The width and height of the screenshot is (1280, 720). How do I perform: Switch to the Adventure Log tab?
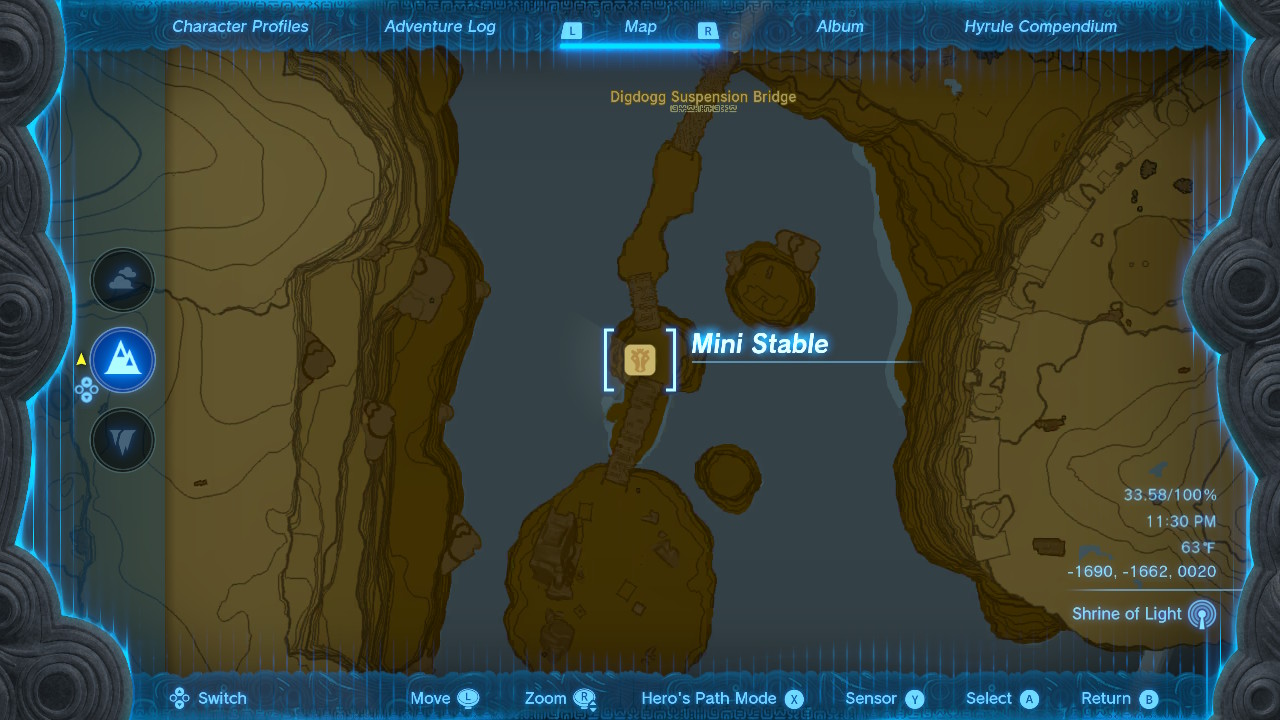click(440, 27)
